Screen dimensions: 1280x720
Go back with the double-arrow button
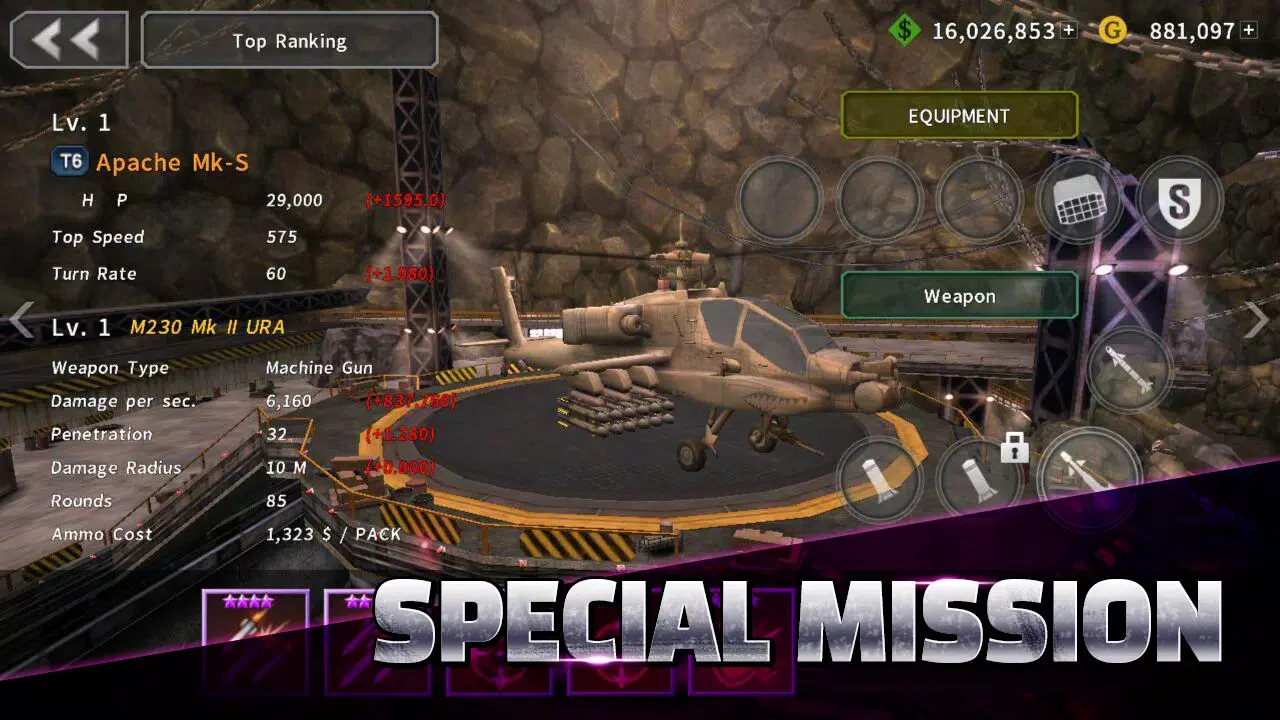click(67, 38)
